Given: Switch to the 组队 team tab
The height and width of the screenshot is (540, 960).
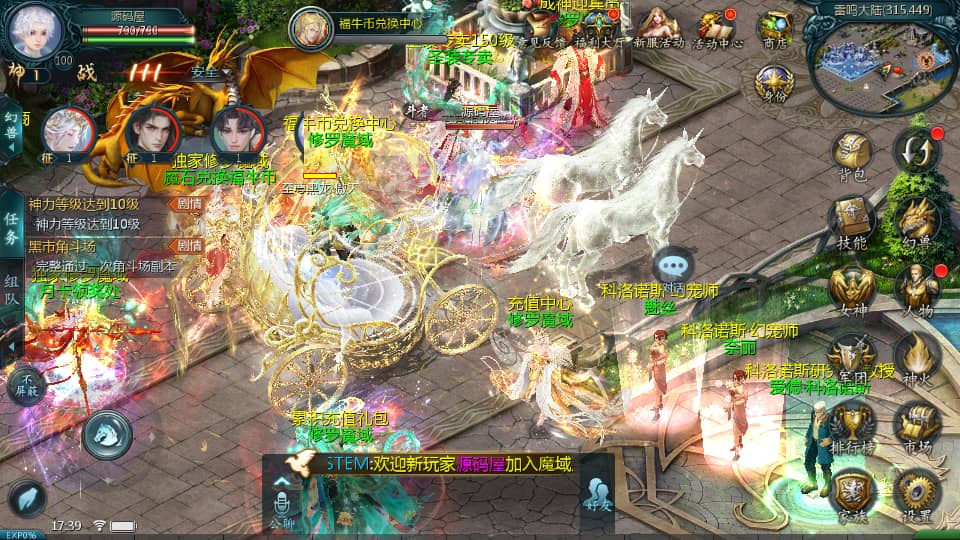Looking at the screenshot, I should click(x=12, y=292).
